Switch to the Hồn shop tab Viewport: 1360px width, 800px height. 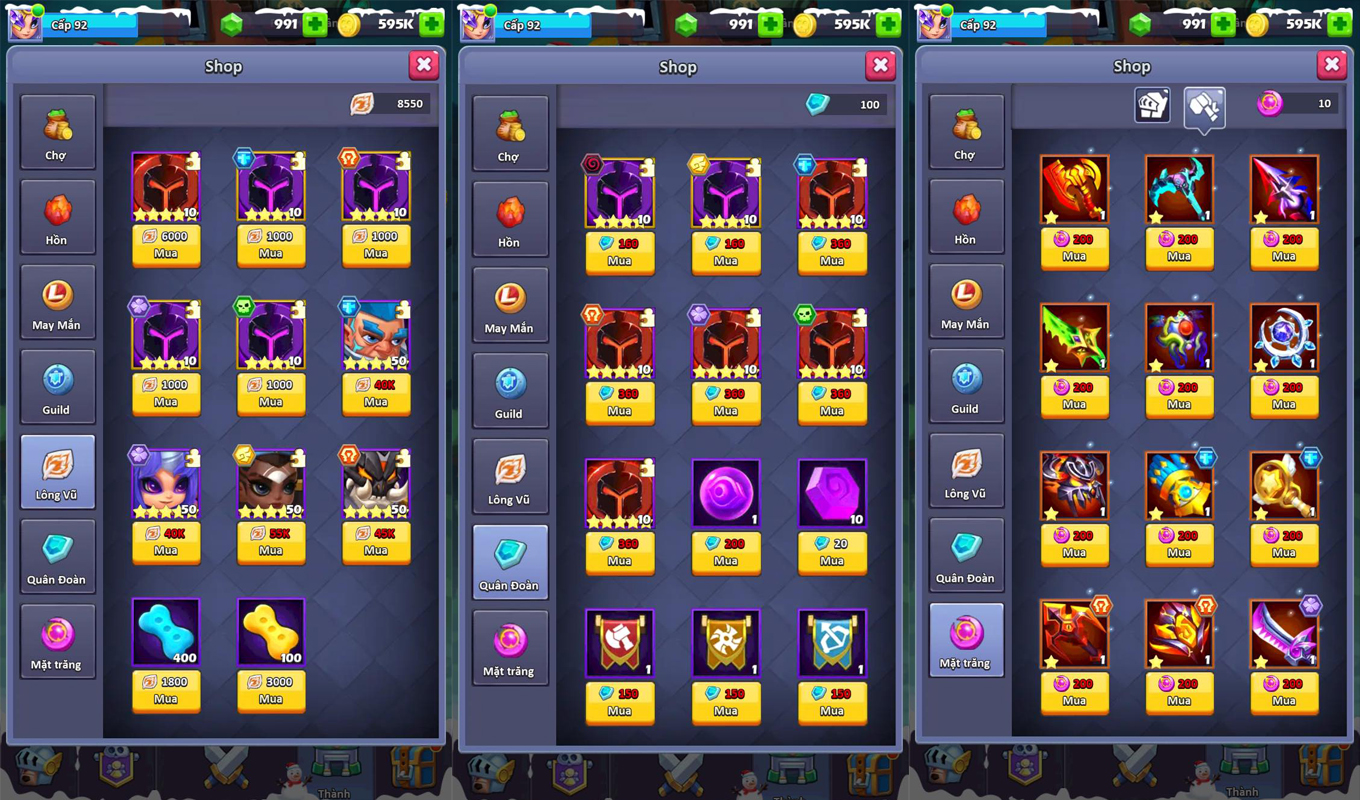(58, 216)
